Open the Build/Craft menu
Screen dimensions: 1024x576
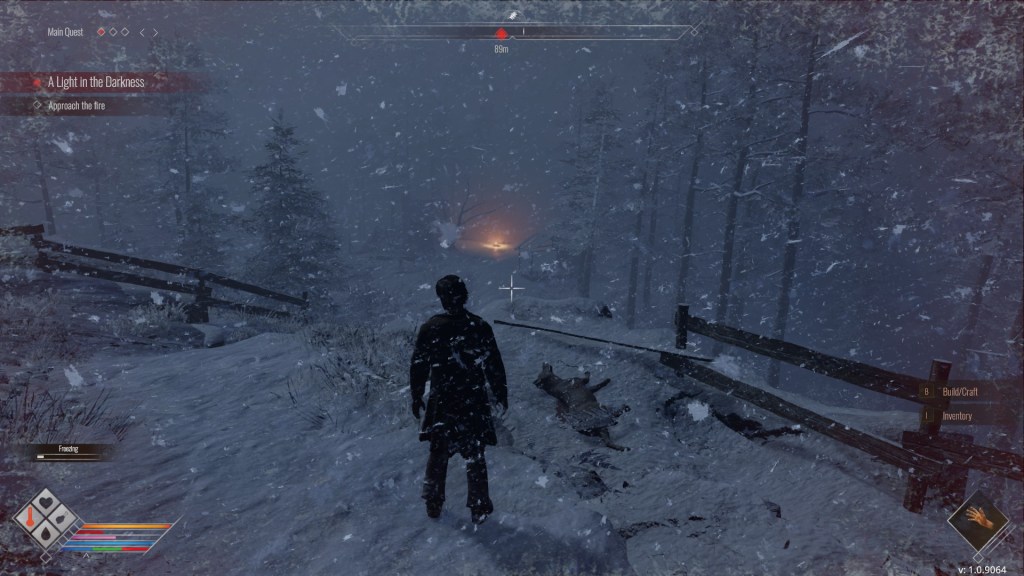click(x=955, y=393)
